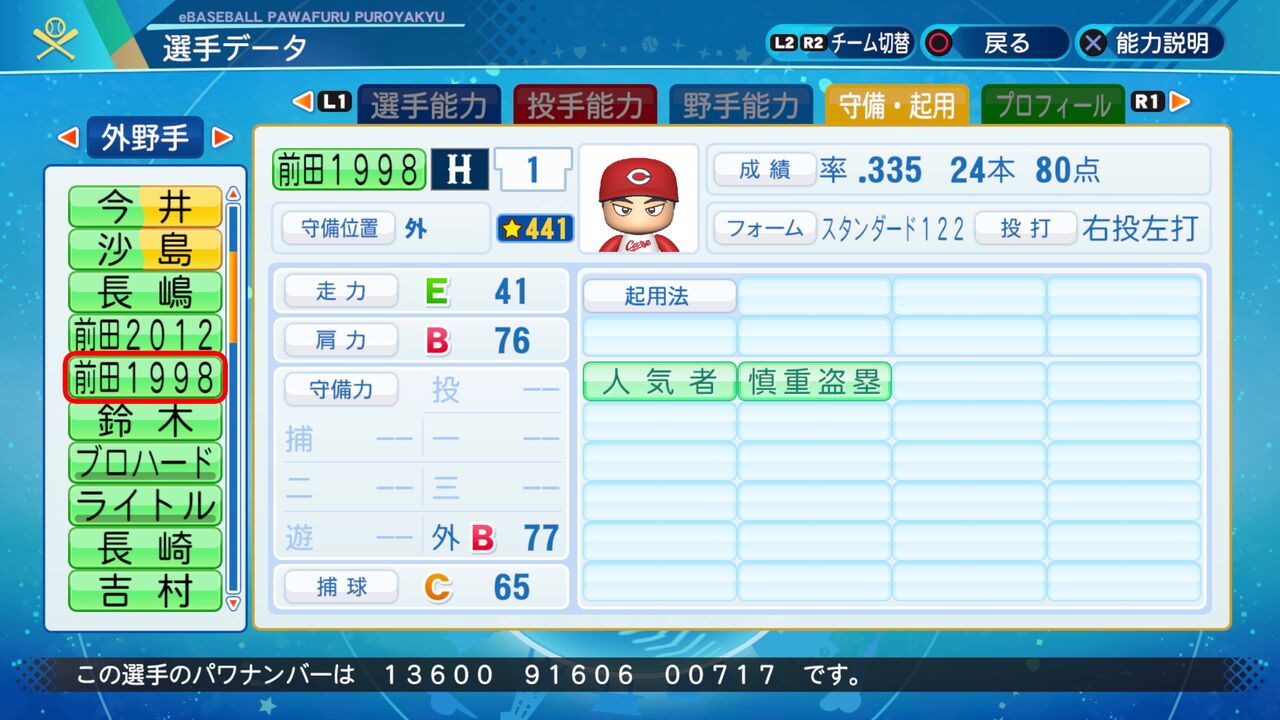Toggle the 起用法 setting
Screen dimensions: 1280x720
tap(659, 295)
